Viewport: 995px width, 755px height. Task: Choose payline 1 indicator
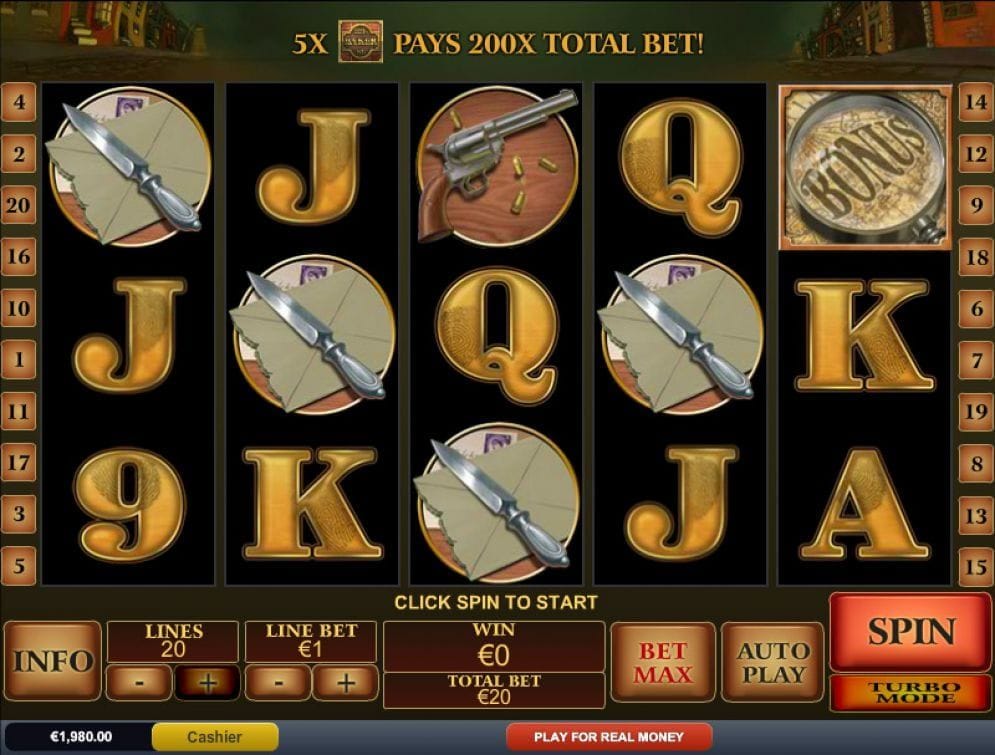tap(19, 360)
